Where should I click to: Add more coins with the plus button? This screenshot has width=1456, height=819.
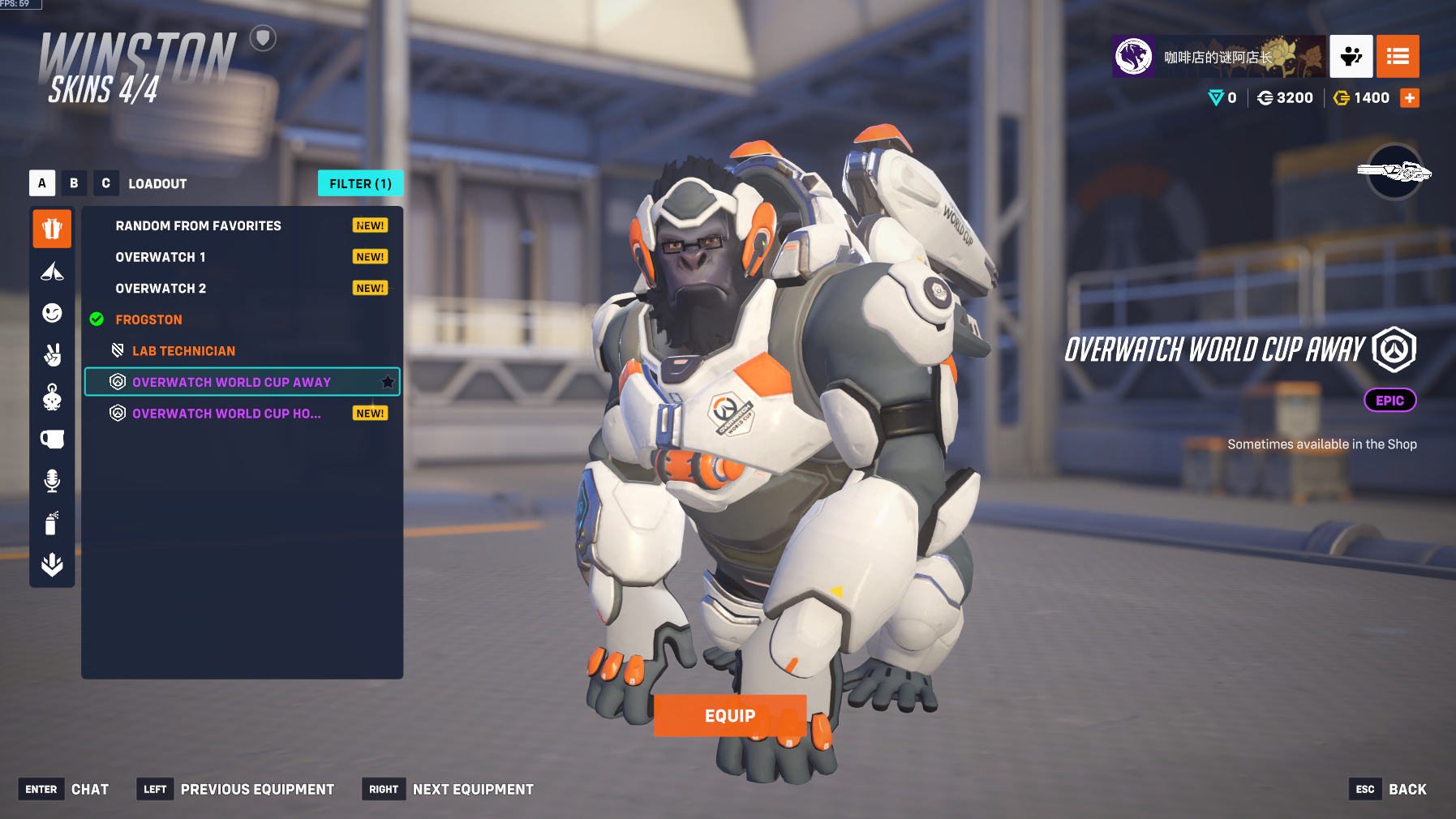tap(1410, 98)
